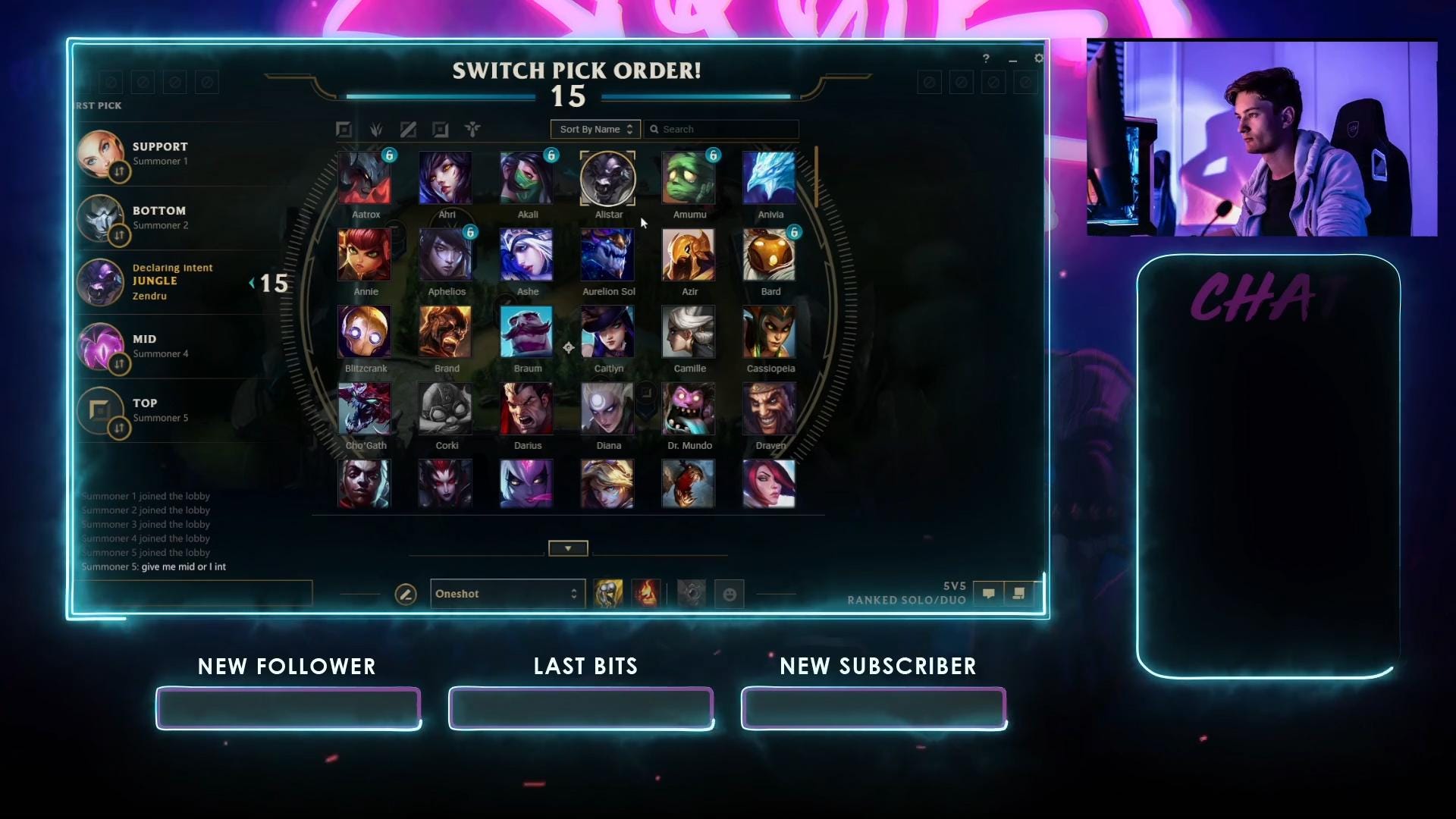Open the Oneshot rune page dropdown
This screenshot has height=819, width=1456.
[x=507, y=594]
